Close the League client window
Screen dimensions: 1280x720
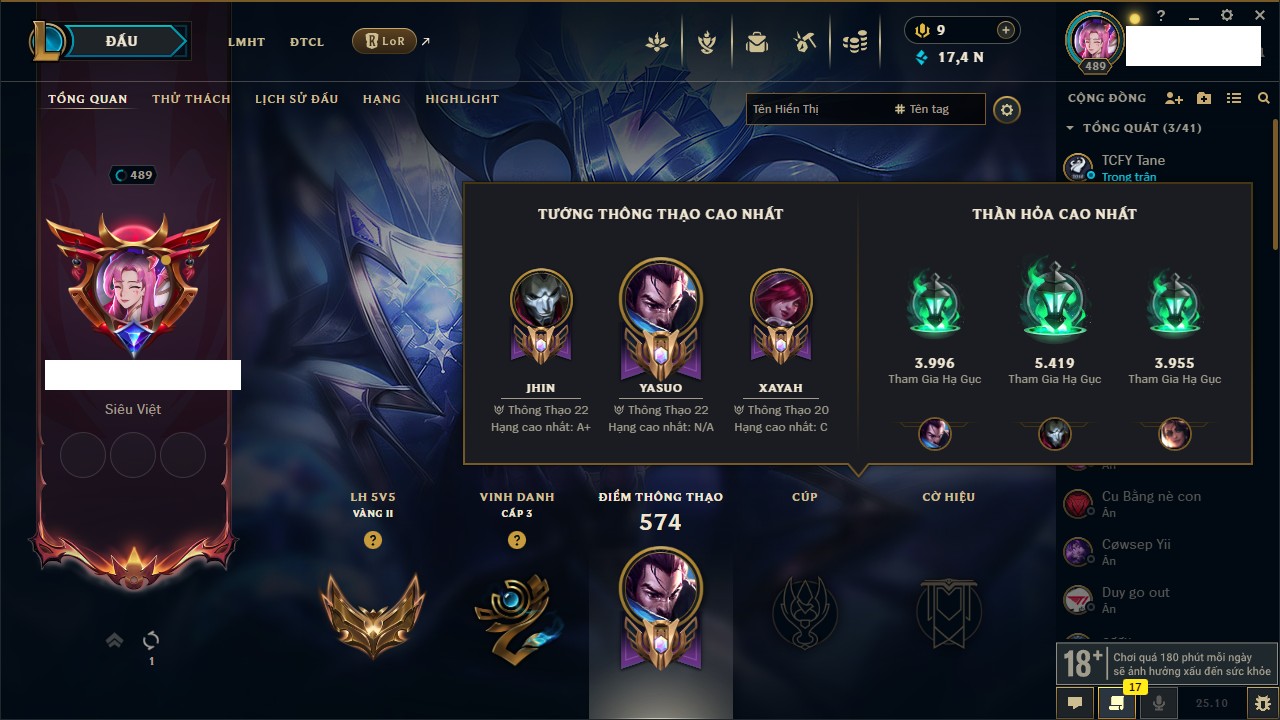point(1257,16)
